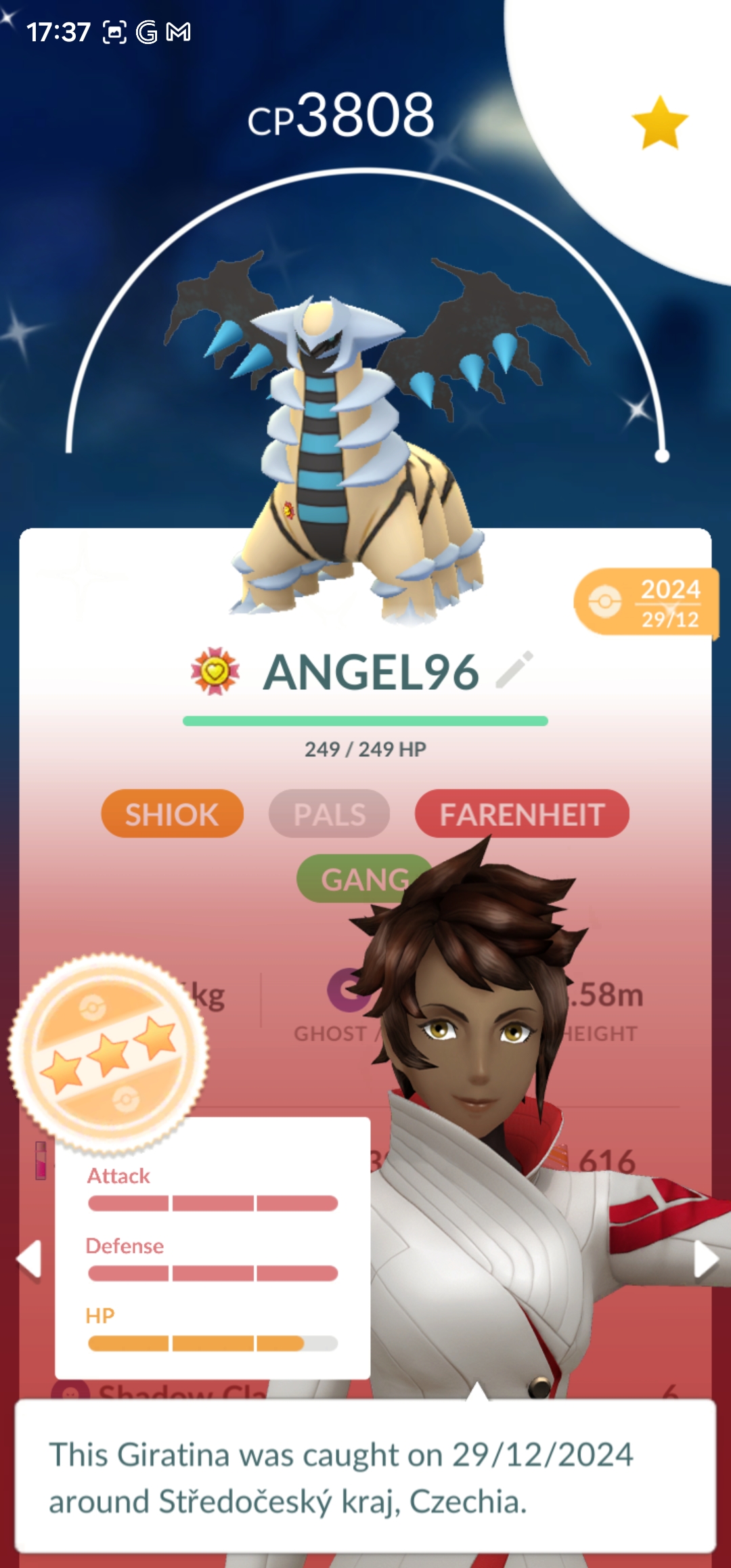Toggle the yellow favorite star
The width and height of the screenshot is (731, 1568).
659,123
